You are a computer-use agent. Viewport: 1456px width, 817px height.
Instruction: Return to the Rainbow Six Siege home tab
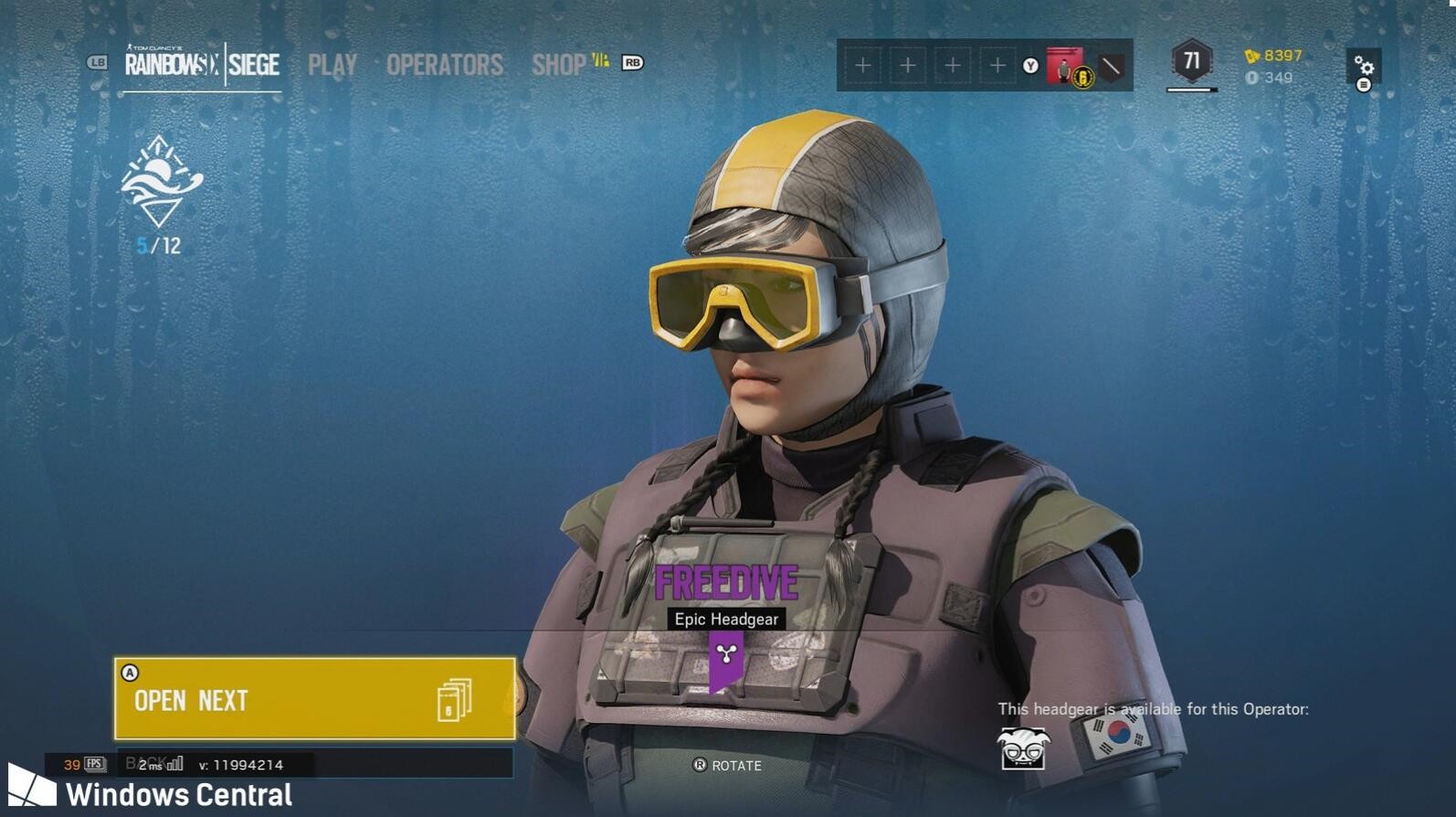click(x=202, y=64)
